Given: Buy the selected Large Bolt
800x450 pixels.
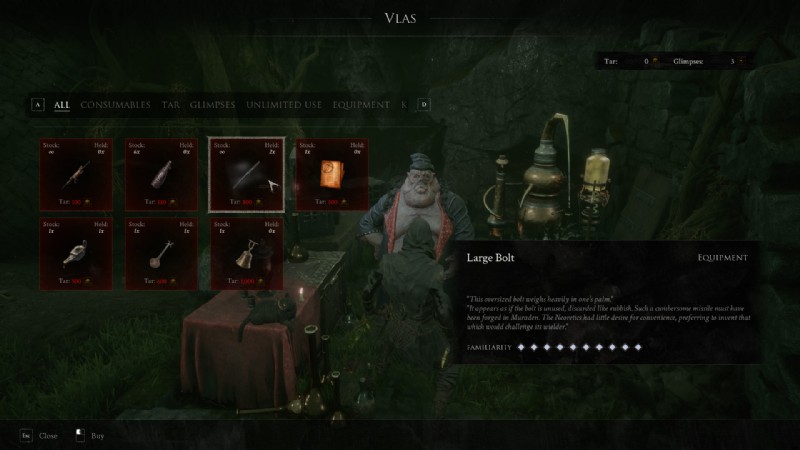Looking at the screenshot, I should [90, 436].
